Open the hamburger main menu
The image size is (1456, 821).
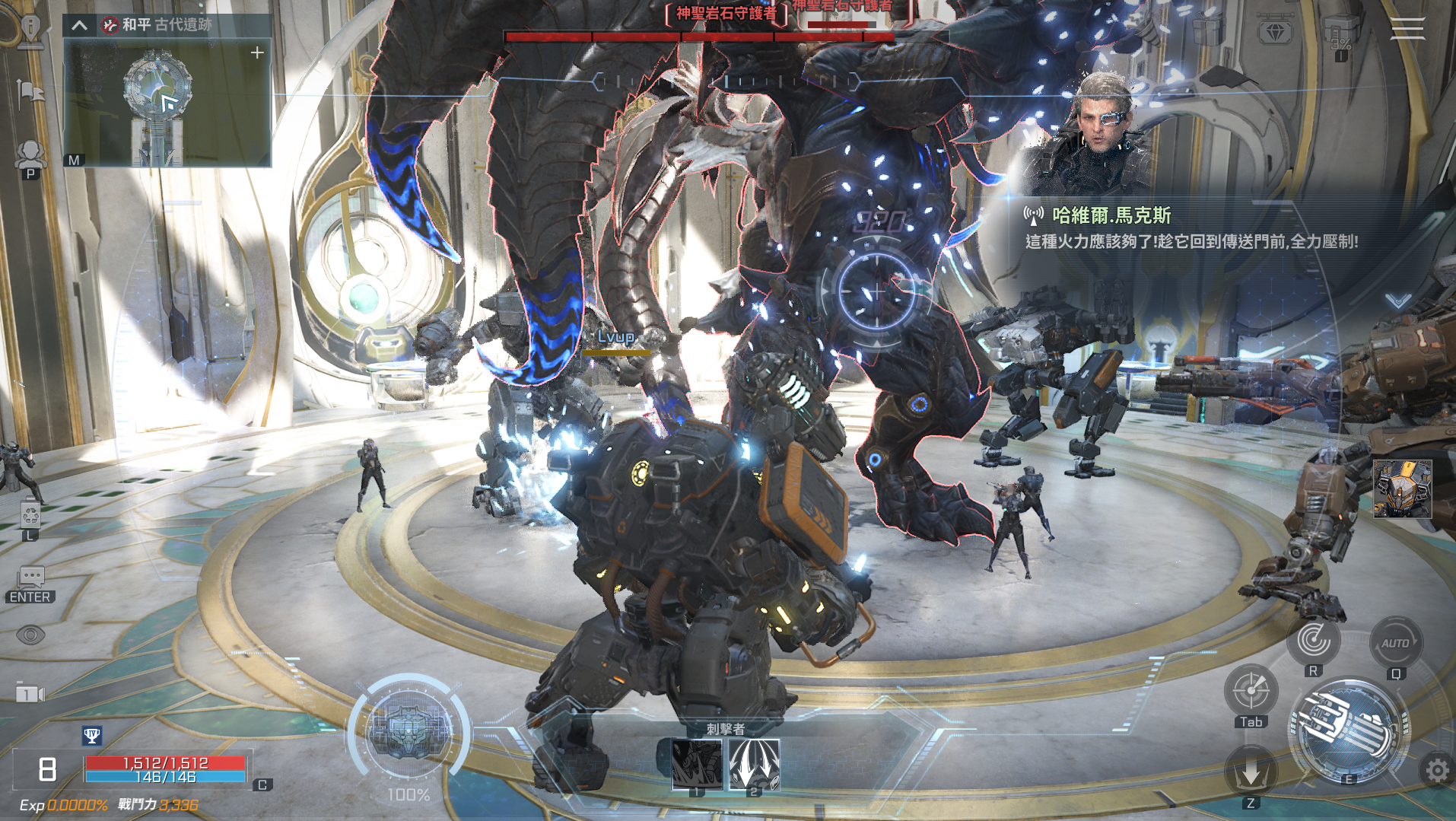click(1407, 29)
